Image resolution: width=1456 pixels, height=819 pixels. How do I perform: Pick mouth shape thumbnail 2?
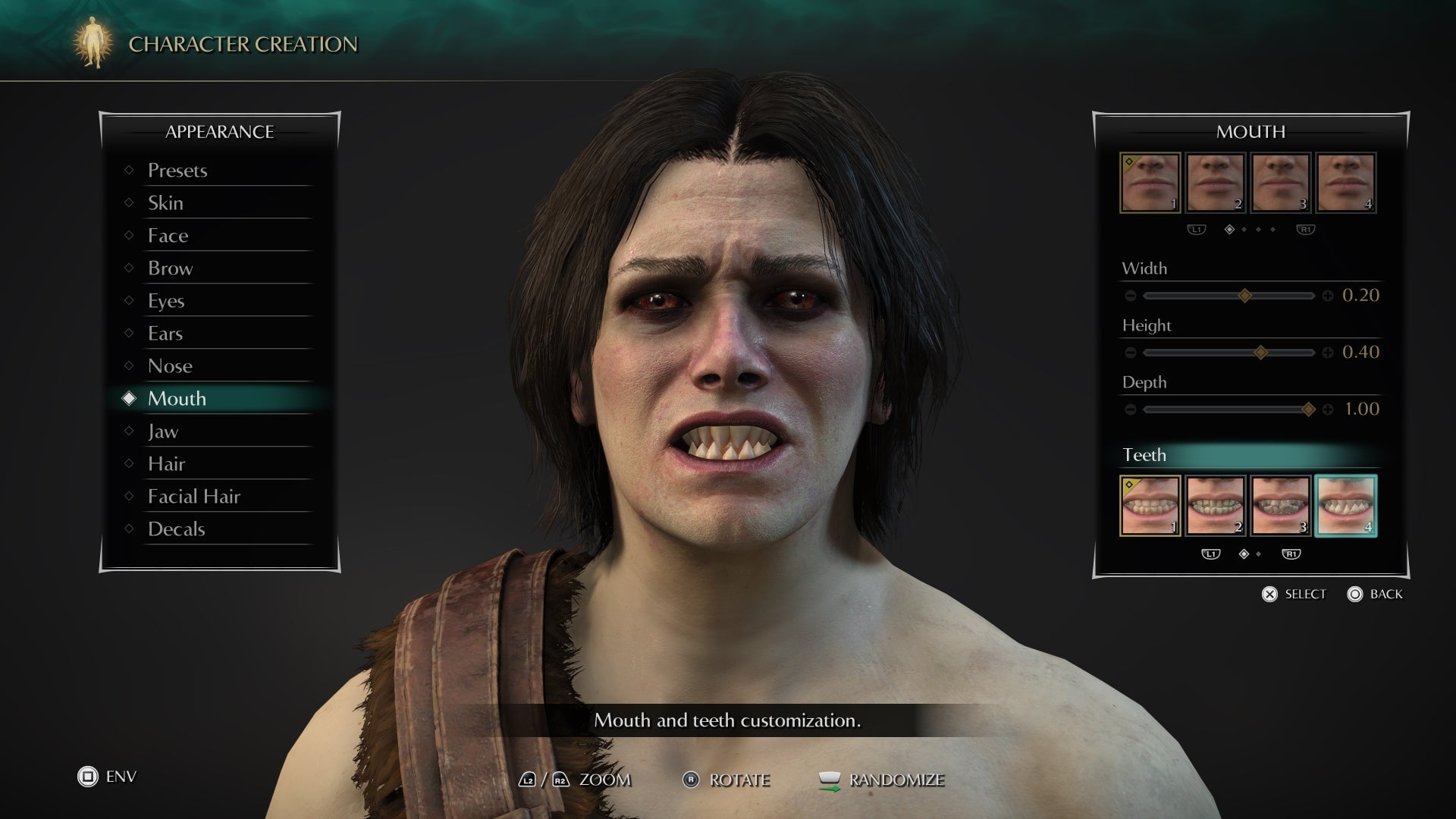click(x=1215, y=183)
